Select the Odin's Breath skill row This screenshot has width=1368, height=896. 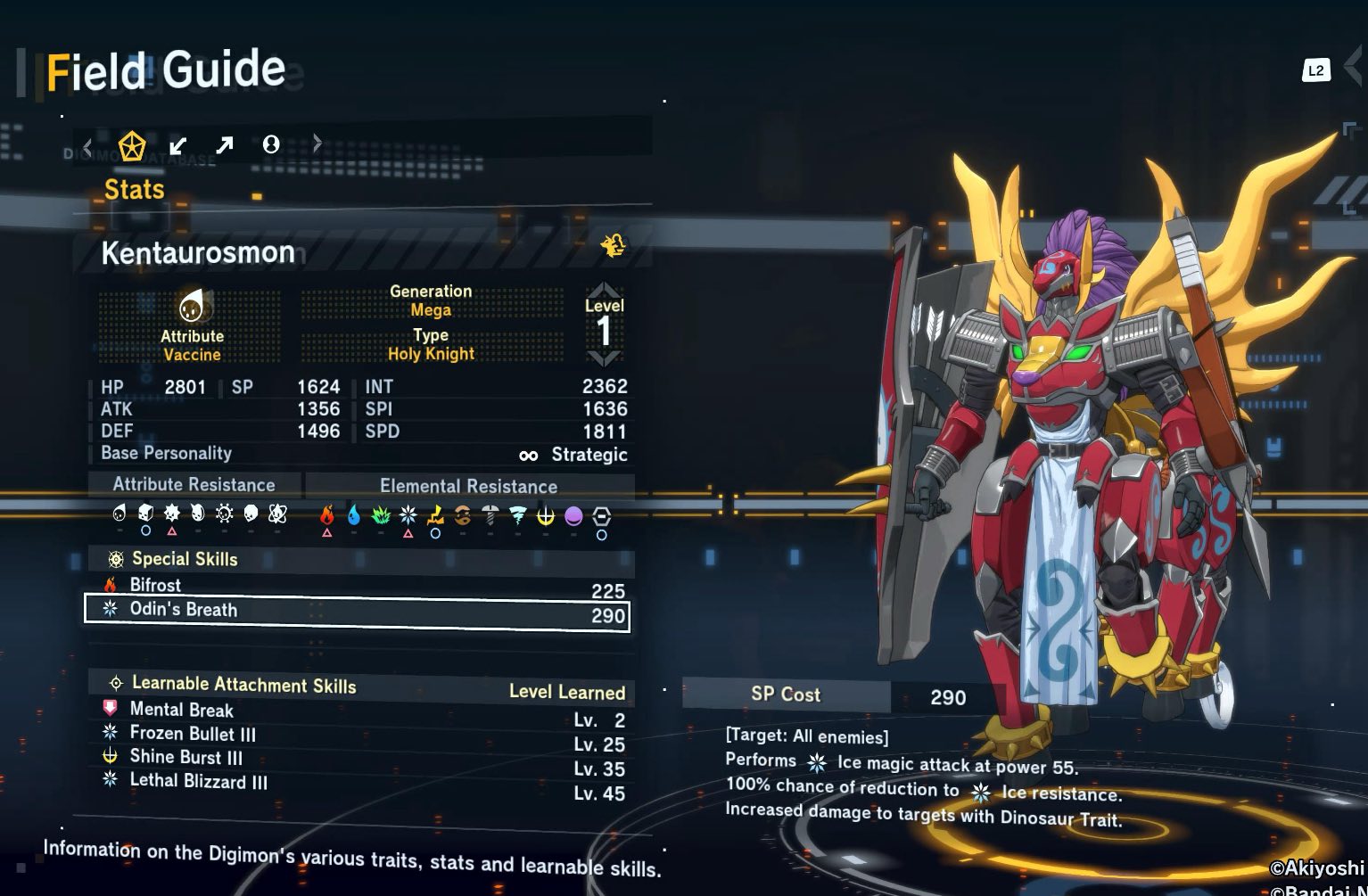(x=357, y=612)
